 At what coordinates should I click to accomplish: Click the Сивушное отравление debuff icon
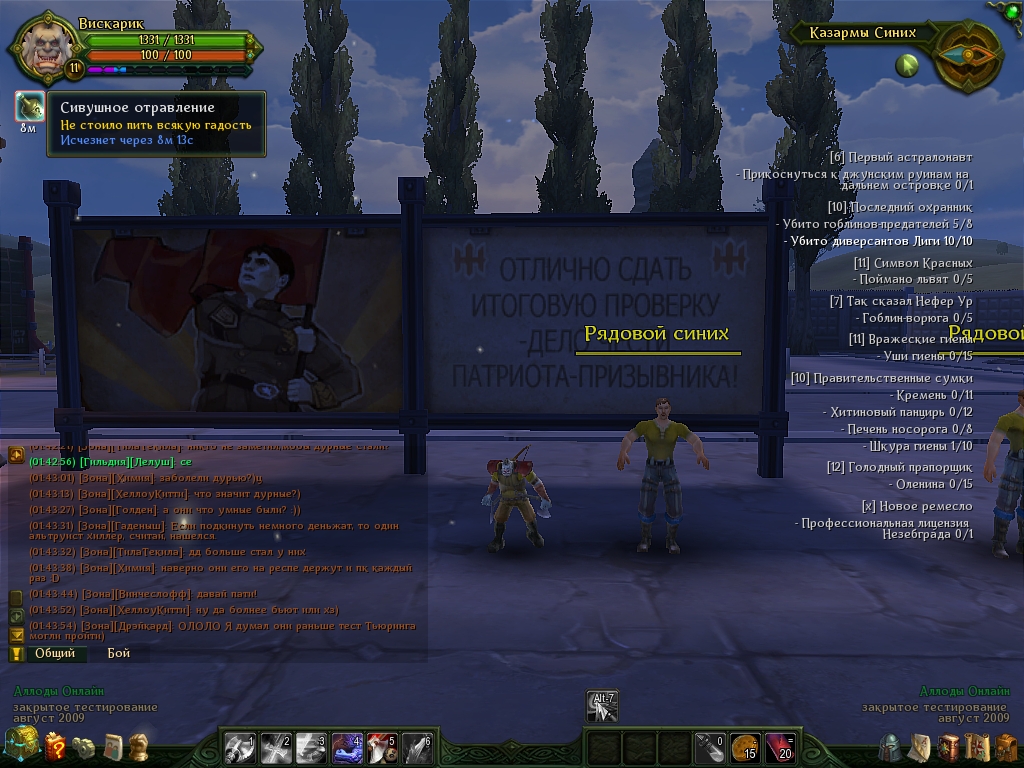[28, 107]
